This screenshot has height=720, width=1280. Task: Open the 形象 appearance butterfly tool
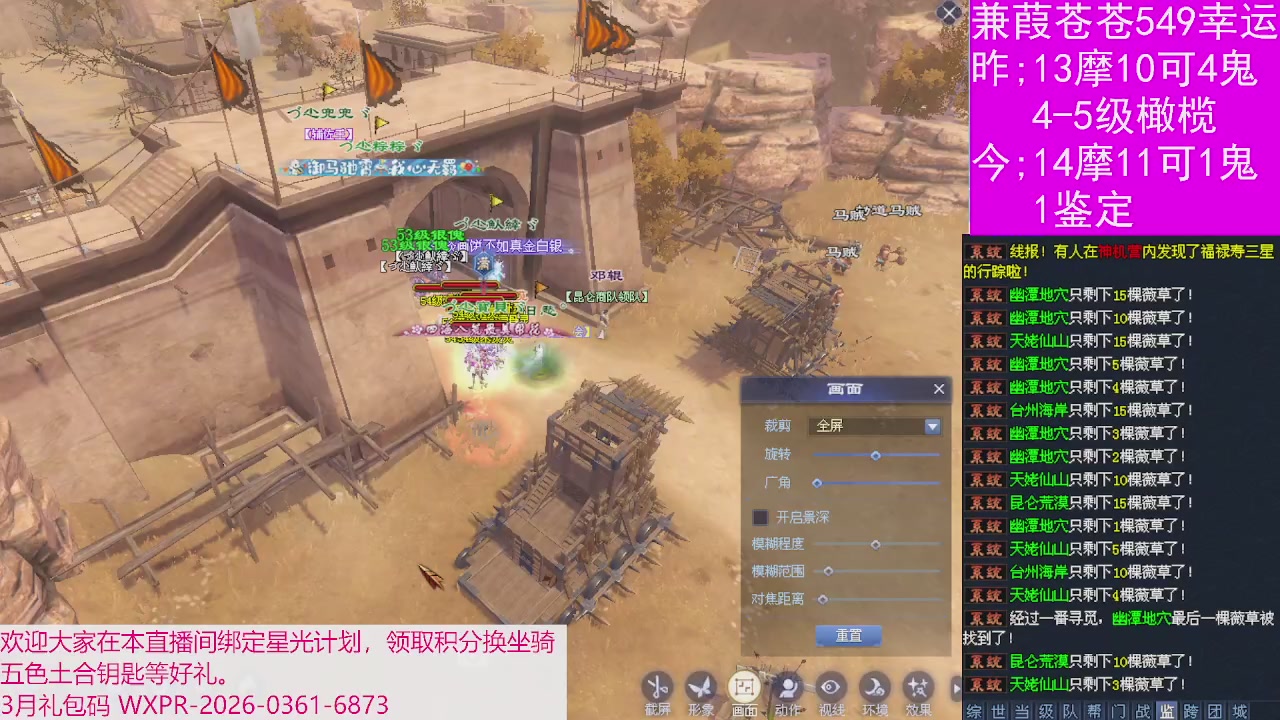coord(700,688)
